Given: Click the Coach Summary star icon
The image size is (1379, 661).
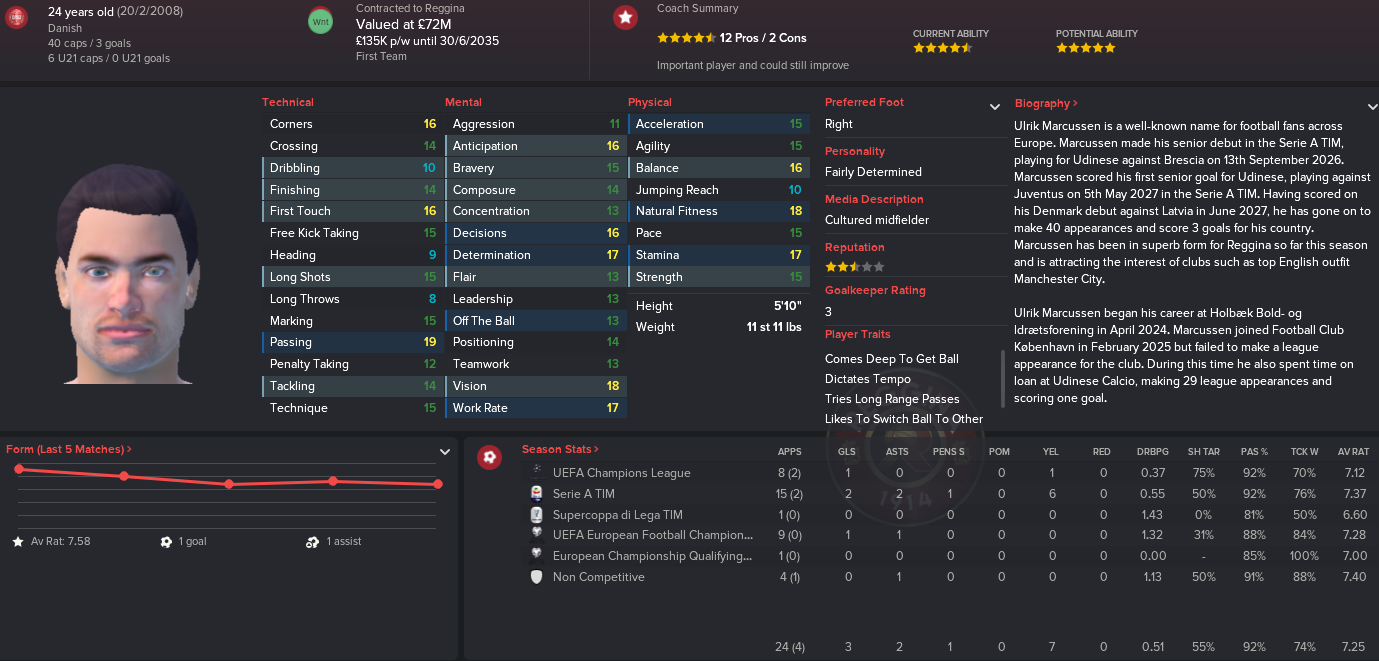Looking at the screenshot, I should click(x=626, y=17).
